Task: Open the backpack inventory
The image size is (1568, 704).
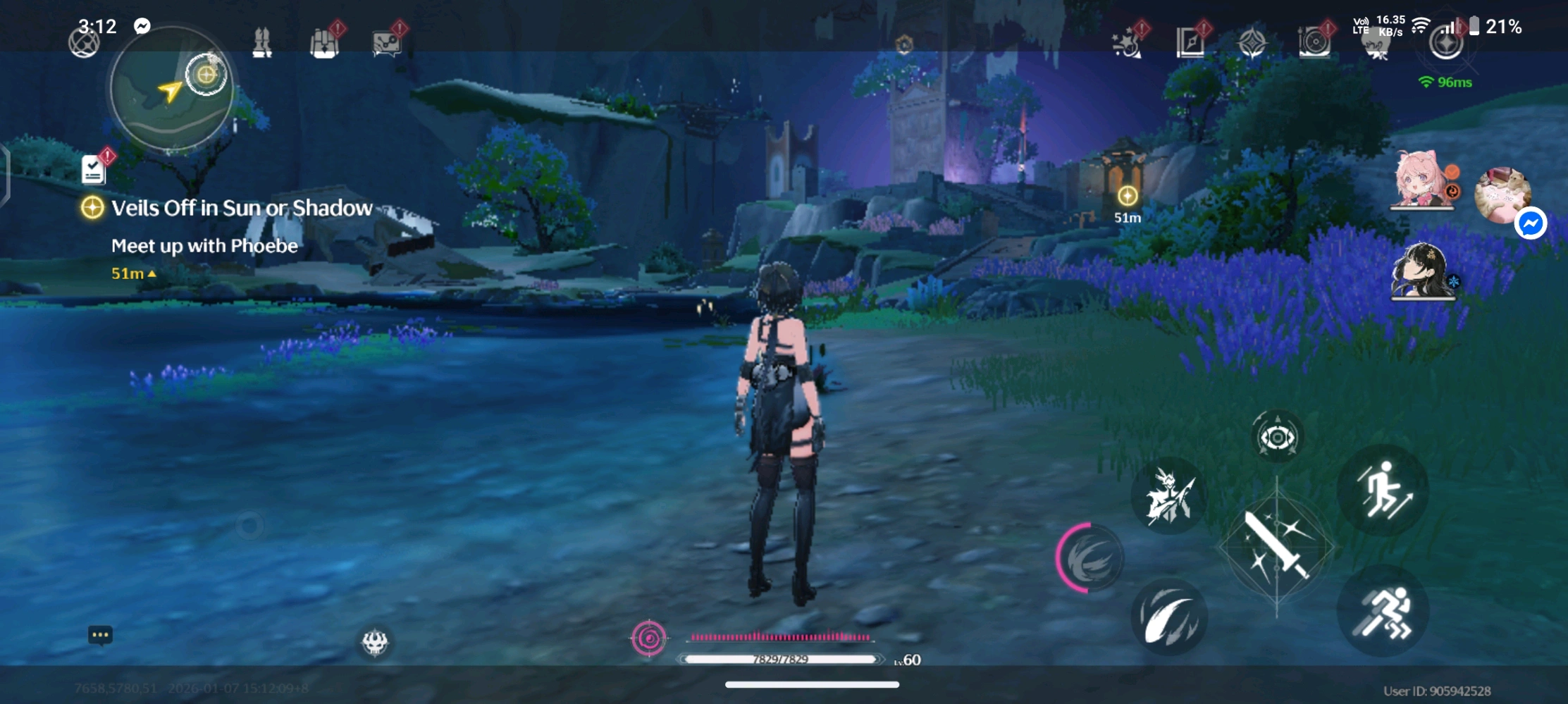Action: pyautogui.click(x=325, y=44)
